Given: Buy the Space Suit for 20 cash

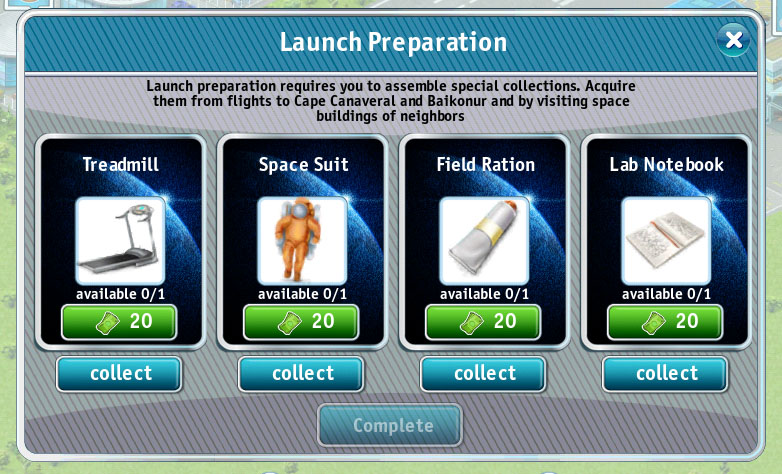Looking at the screenshot, I should point(301,322).
